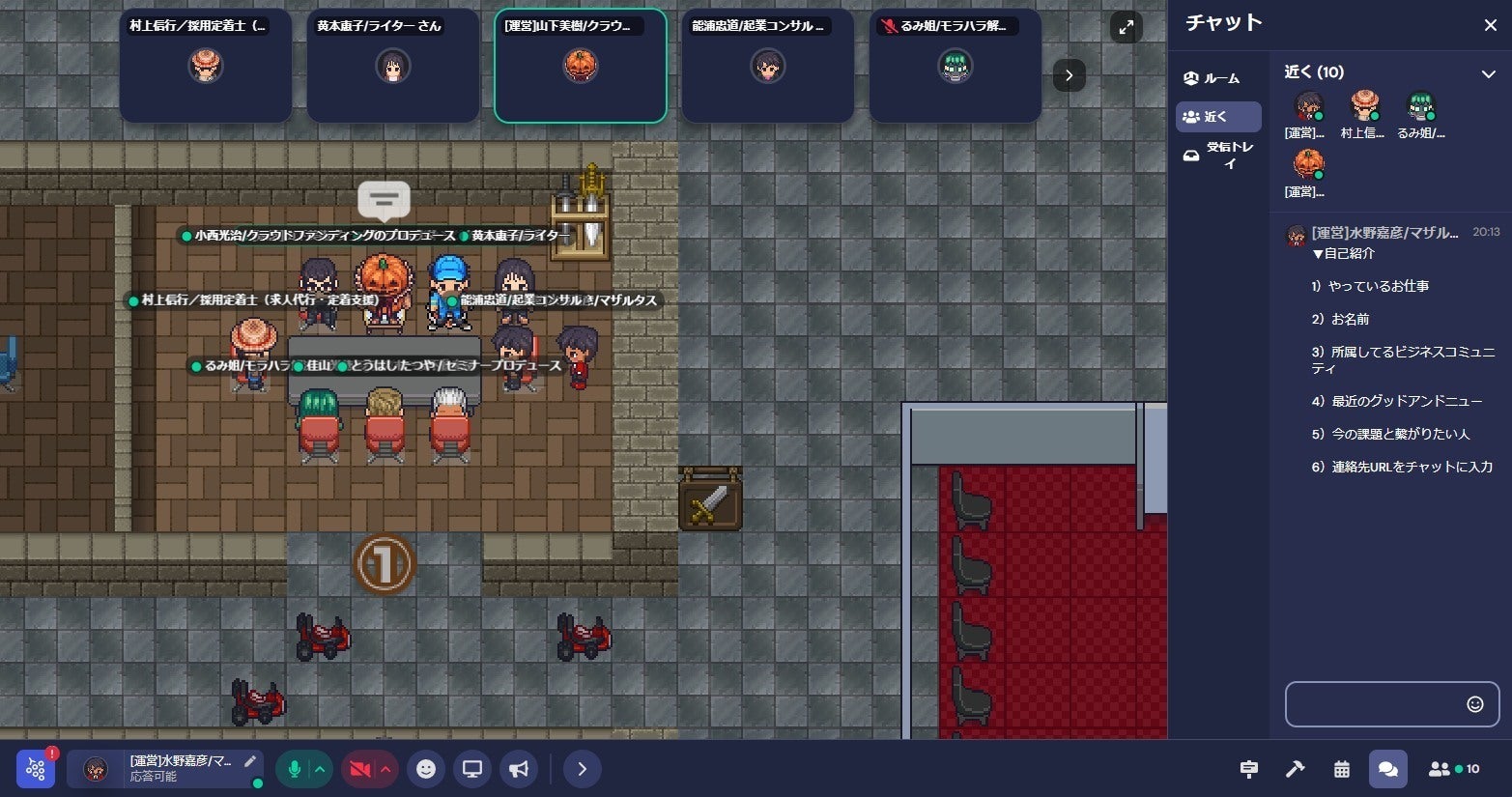Select 黄本恵子/ライター video tile
This screenshot has height=797, width=1512.
point(392,66)
